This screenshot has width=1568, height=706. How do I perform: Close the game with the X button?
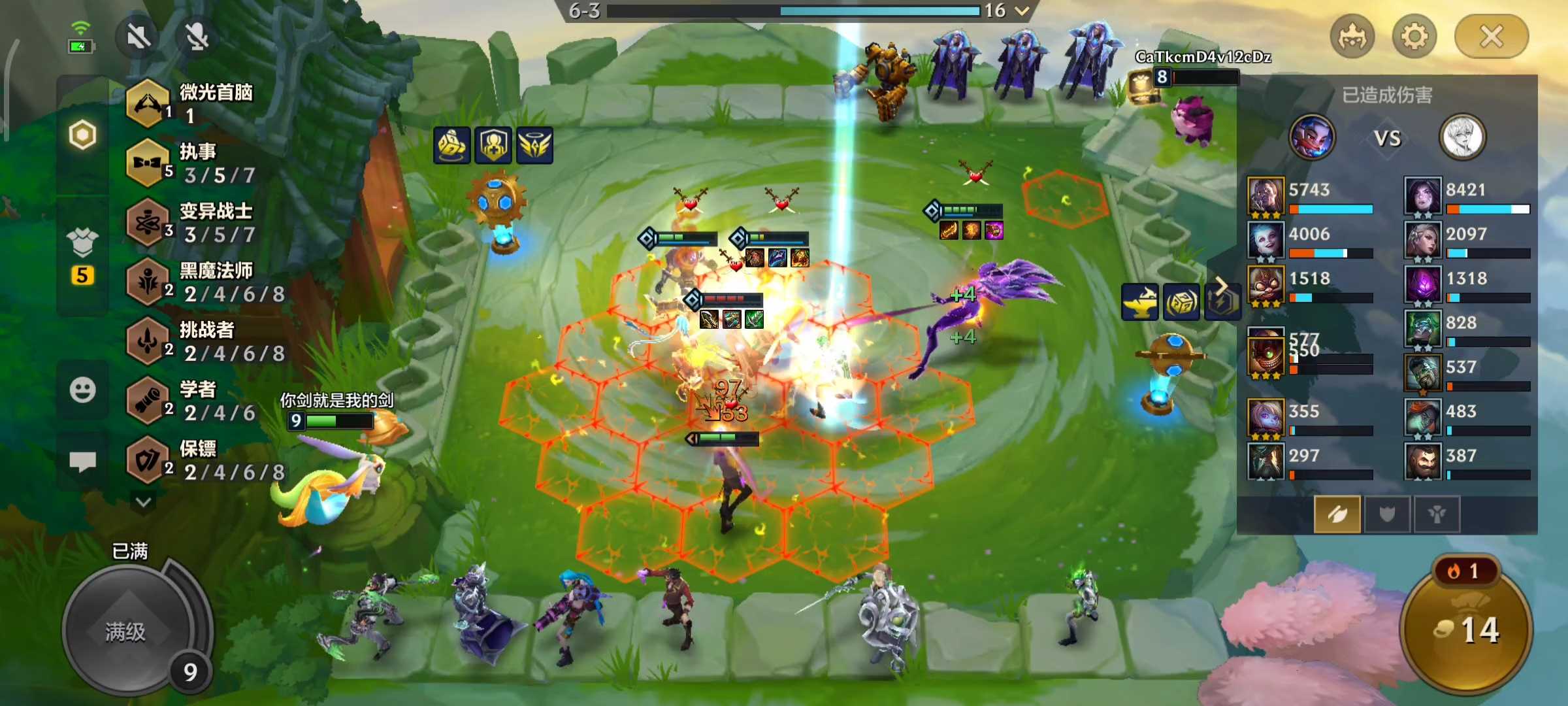1491,37
